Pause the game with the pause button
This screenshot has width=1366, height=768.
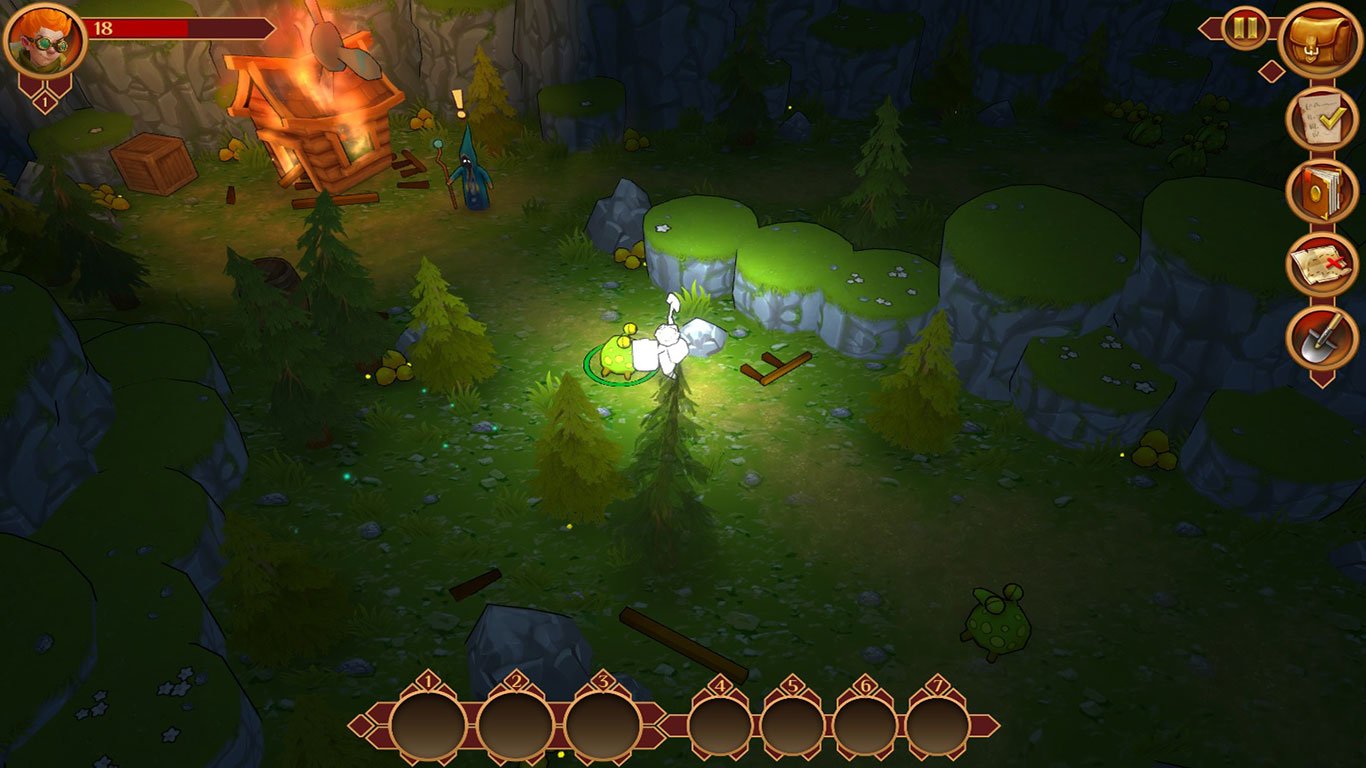(1245, 28)
